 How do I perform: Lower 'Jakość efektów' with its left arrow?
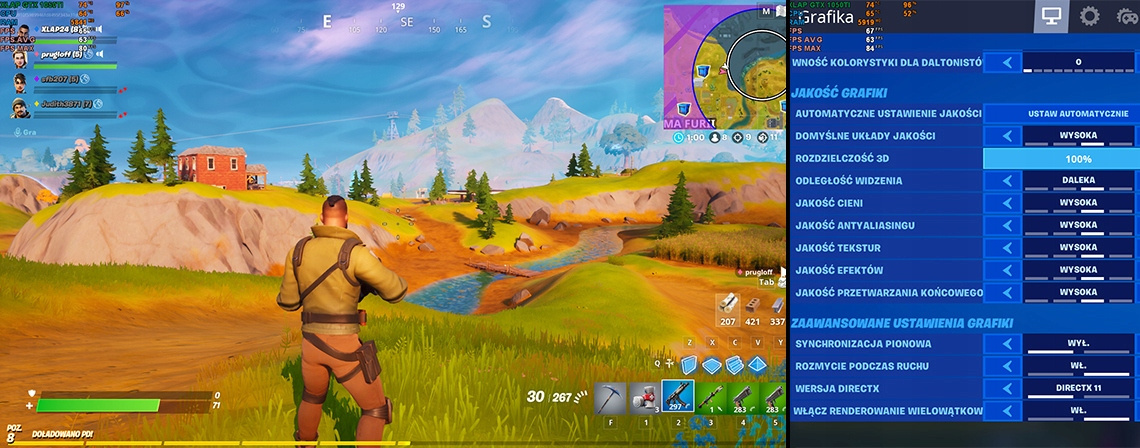point(1004,270)
